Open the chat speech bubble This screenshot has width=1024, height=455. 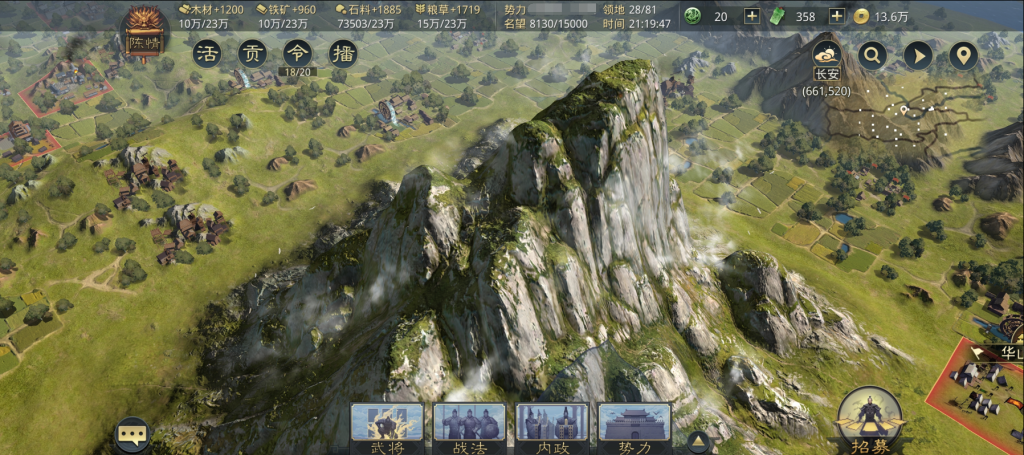[x=132, y=435]
